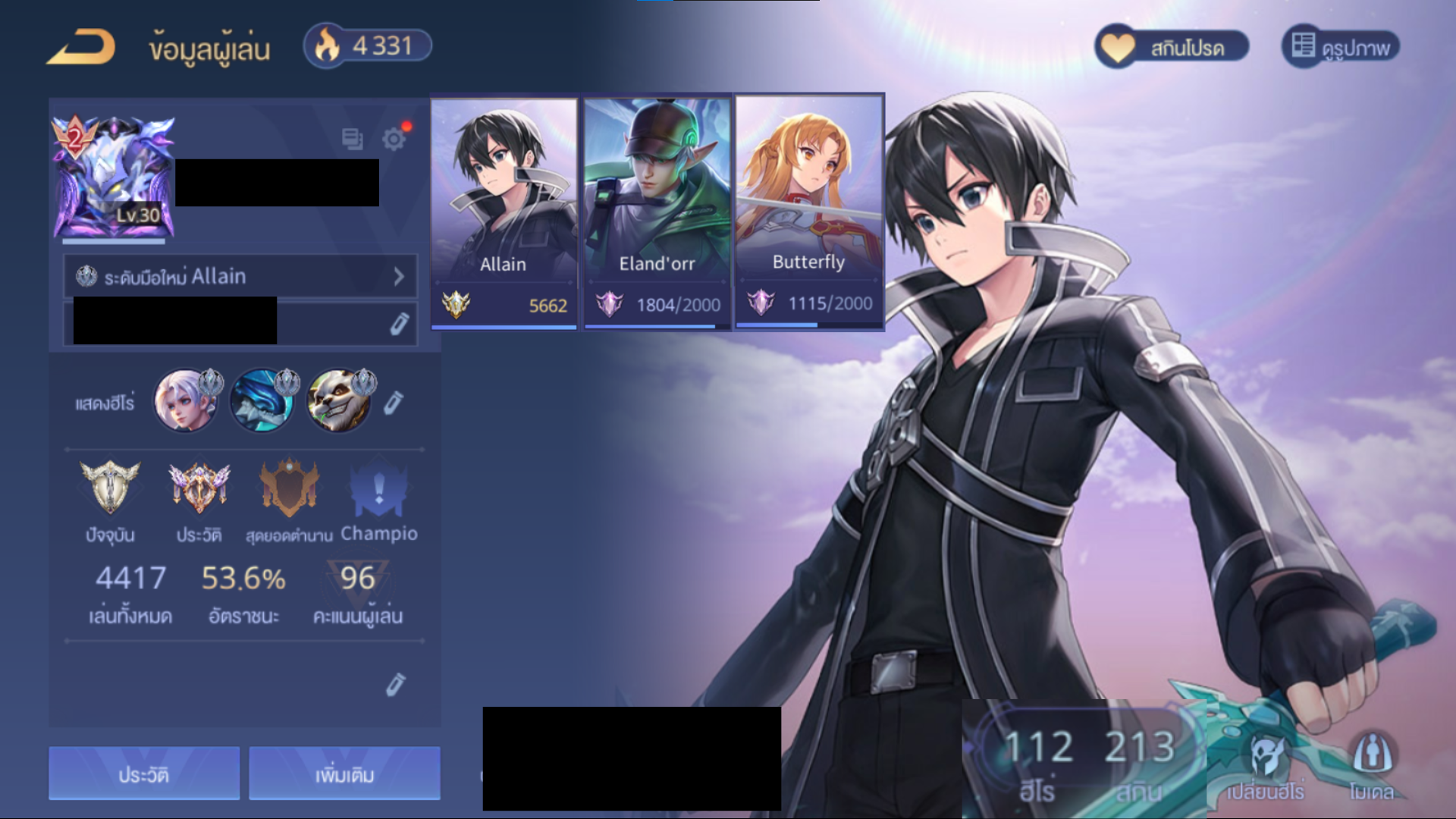Screen dimensions: 1456x819
Task: Edit the player signature with pencil icon
Action: point(399,324)
